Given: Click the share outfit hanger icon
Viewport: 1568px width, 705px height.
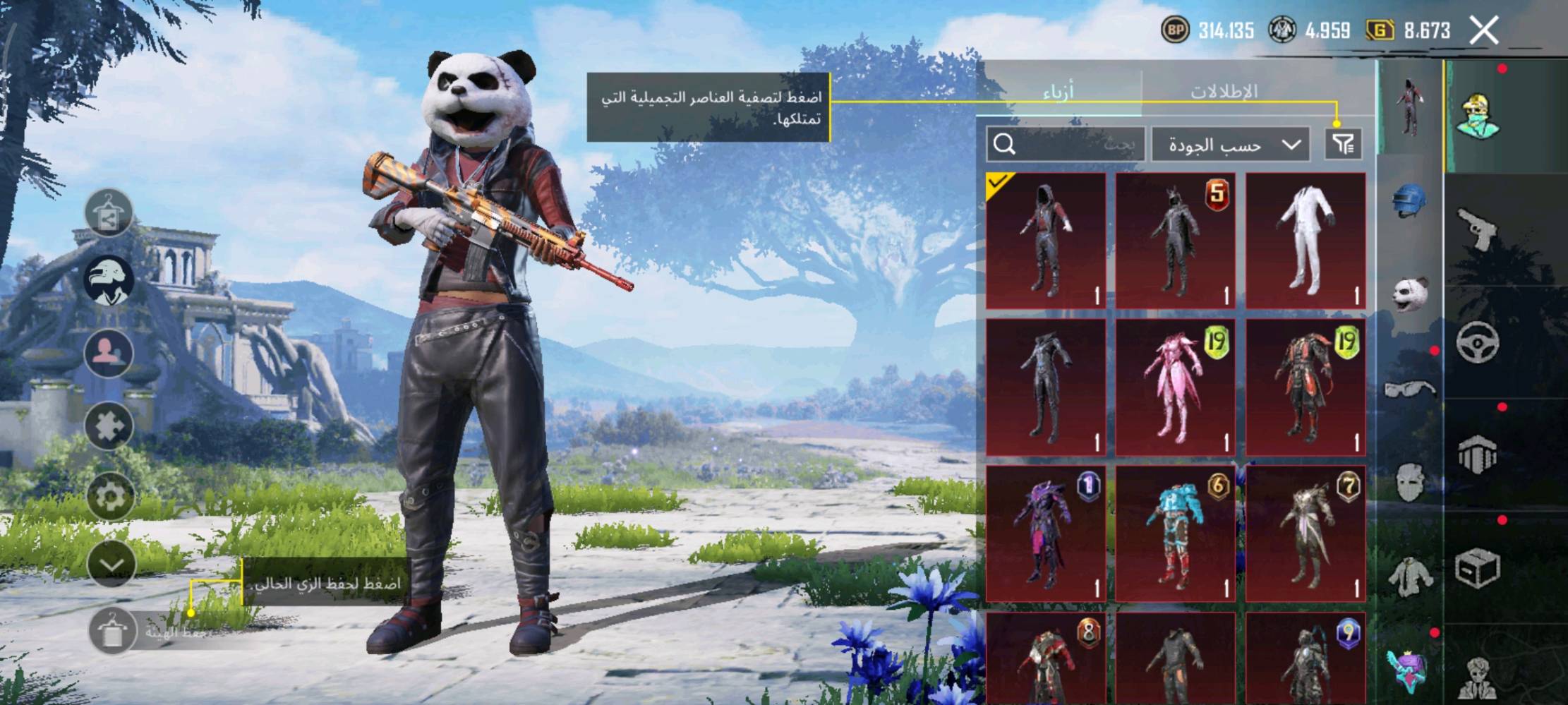Looking at the screenshot, I should (x=109, y=212).
